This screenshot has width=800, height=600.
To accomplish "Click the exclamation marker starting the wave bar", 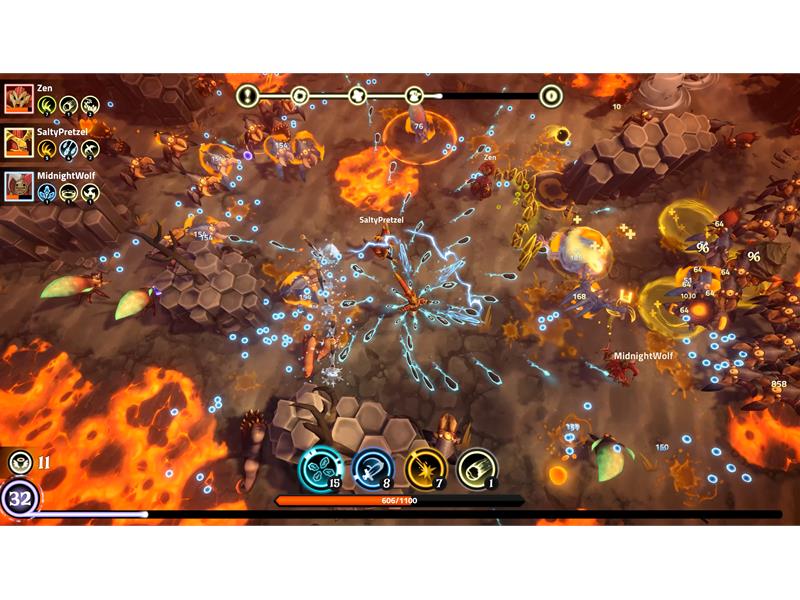I will (x=248, y=96).
